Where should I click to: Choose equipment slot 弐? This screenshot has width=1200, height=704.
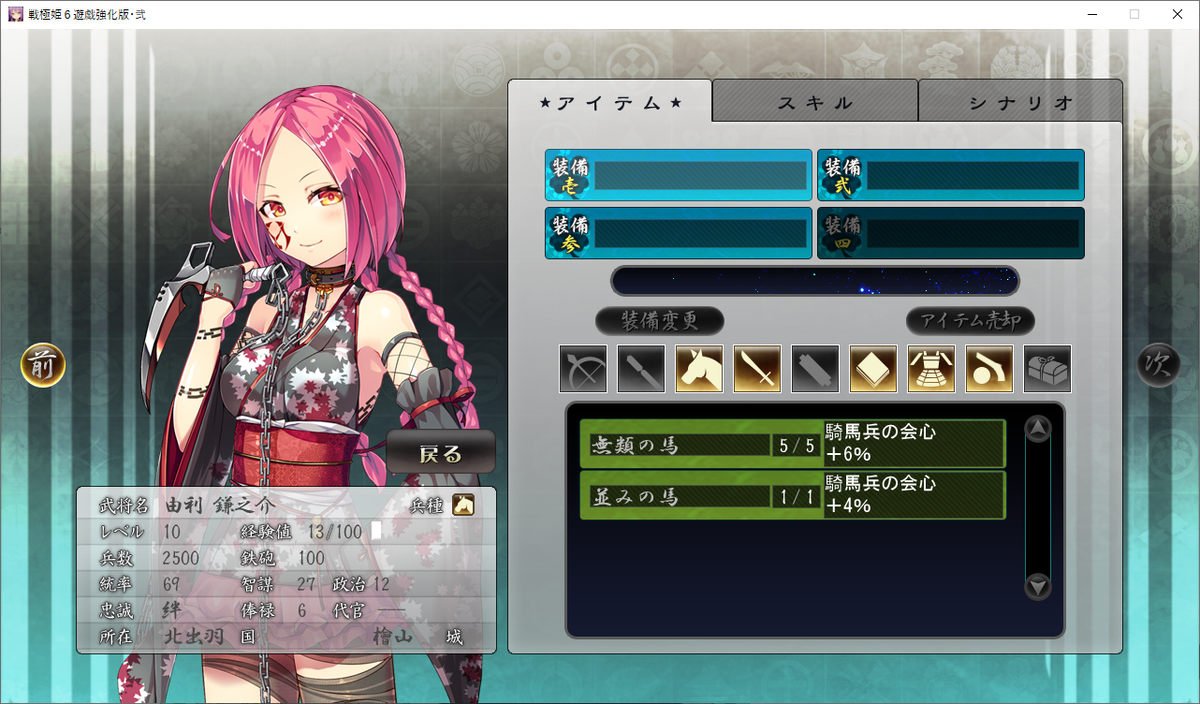tap(950, 176)
